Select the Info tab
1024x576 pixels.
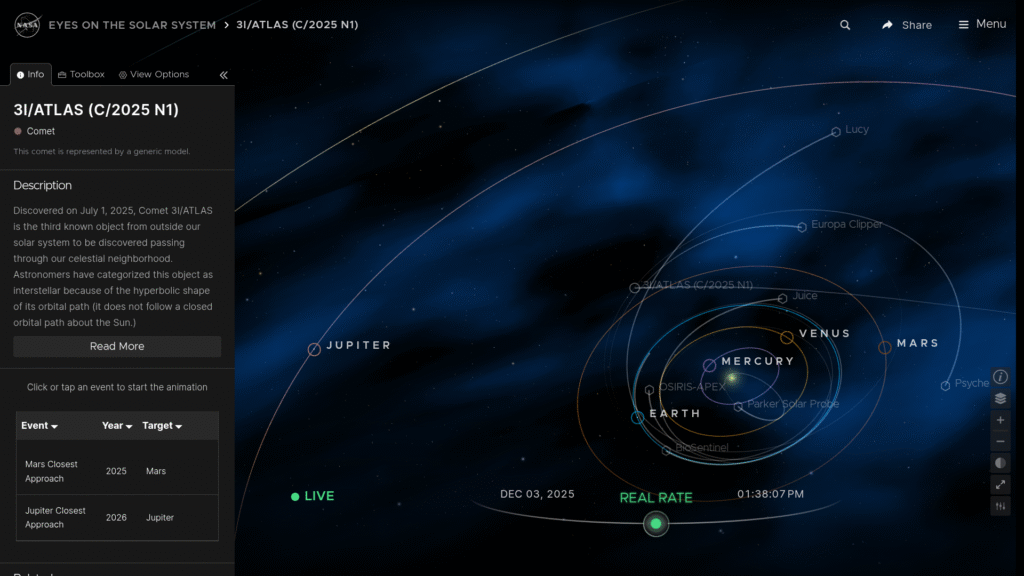30,74
